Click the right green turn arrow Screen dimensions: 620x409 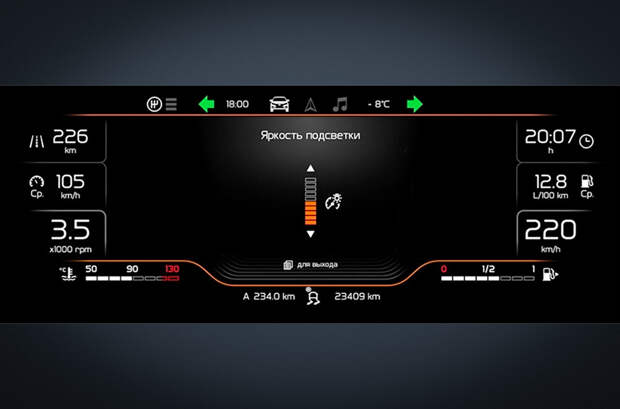tap(414, 104)
